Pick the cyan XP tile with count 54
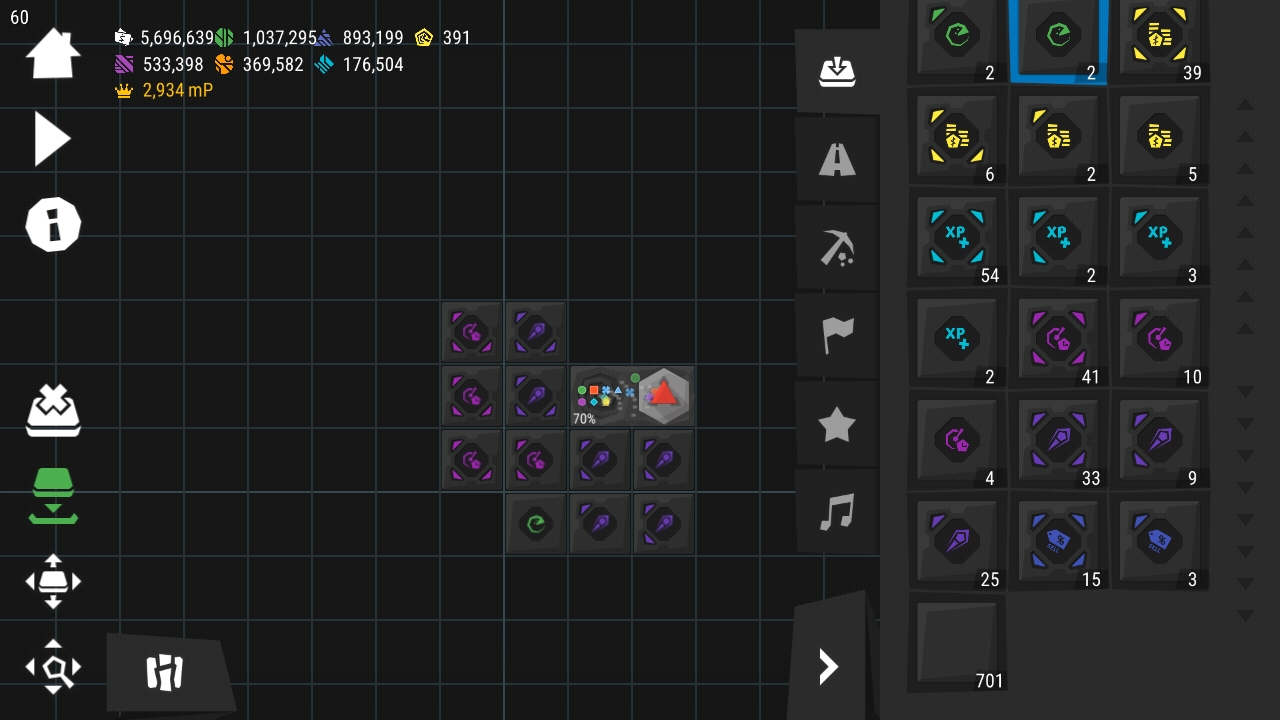This screenshot has width=1280, height=720. (957, 238)
